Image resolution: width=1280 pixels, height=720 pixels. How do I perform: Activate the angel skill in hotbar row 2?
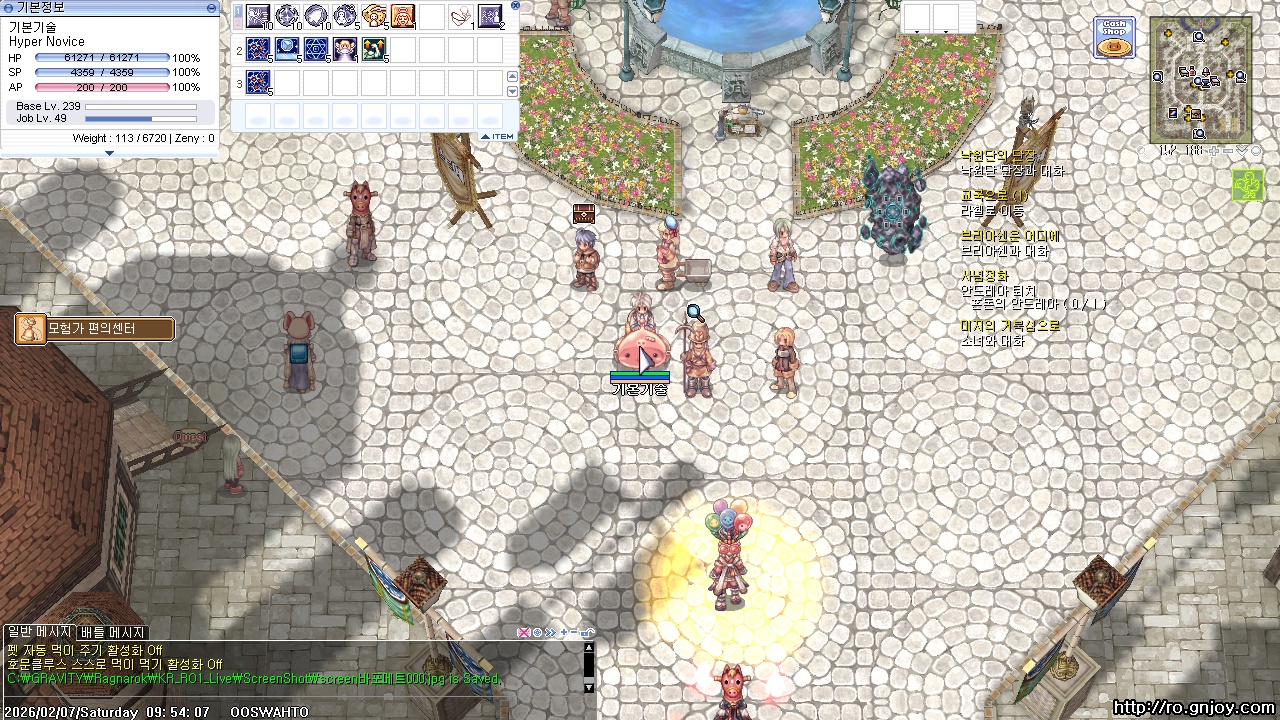pyautogui.click(x=345, y=49)
